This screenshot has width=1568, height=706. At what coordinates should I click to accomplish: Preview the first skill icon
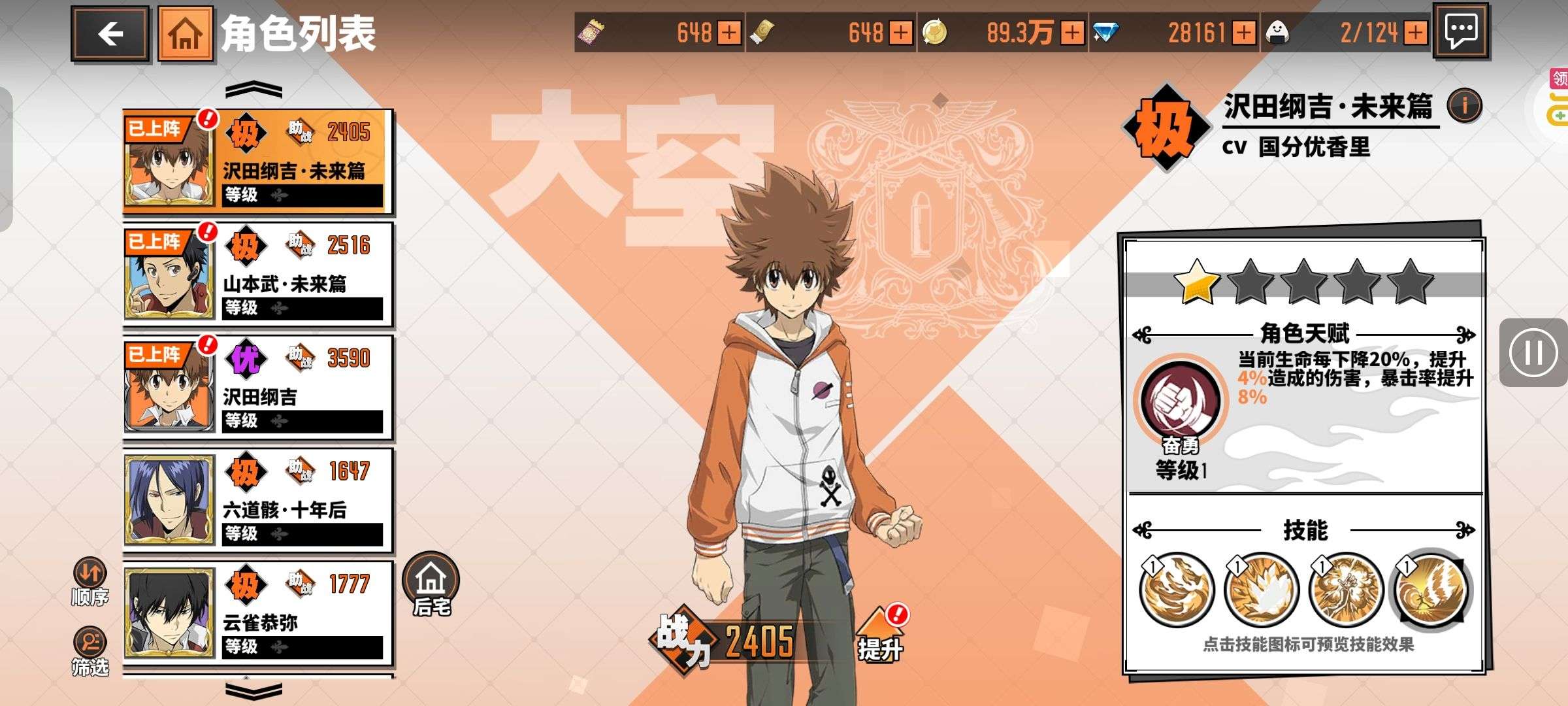[x=1177, y=590]
